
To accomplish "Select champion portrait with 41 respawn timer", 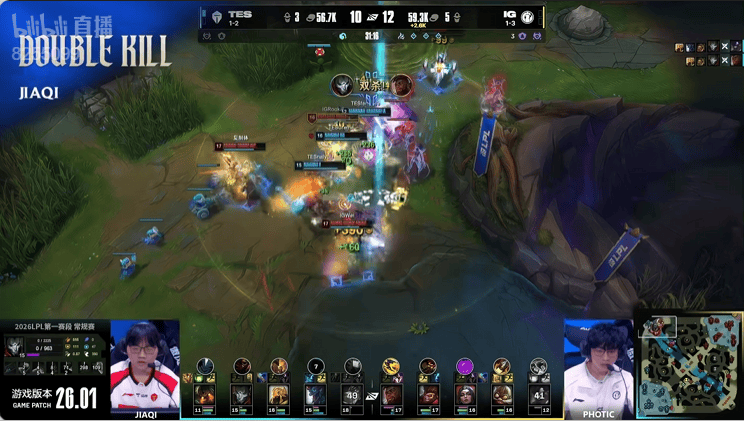I will [x=539, y=395].
